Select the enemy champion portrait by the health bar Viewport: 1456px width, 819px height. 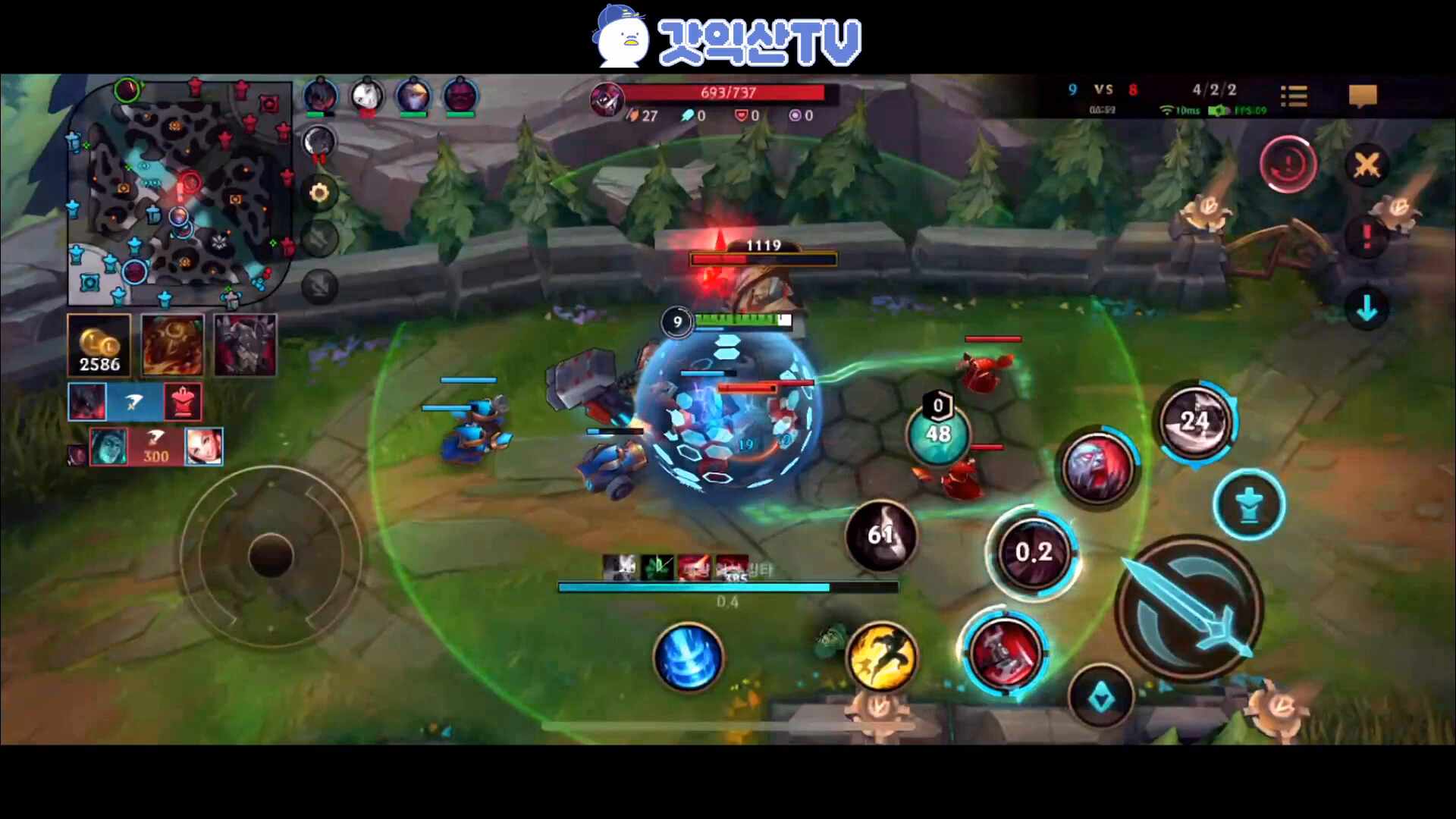607,99
